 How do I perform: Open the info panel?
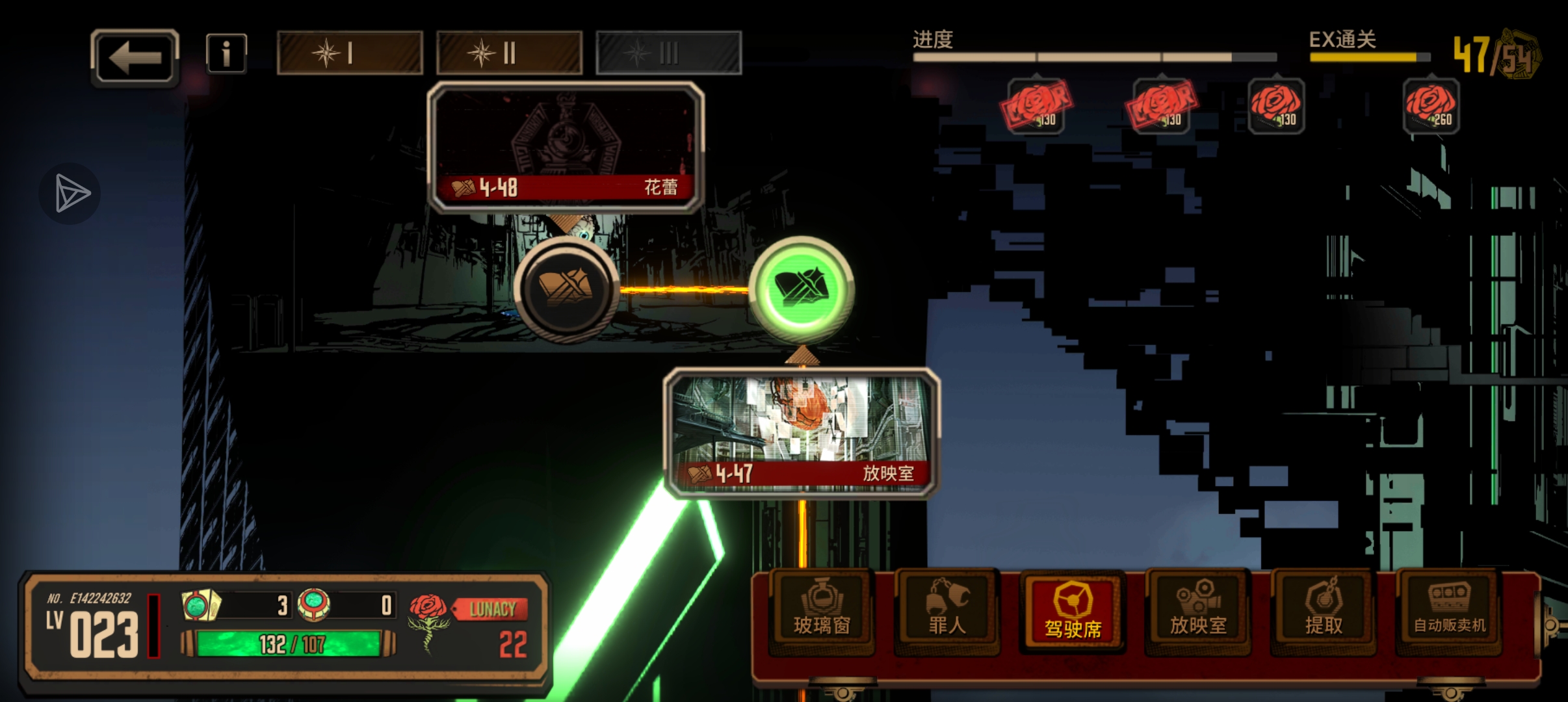226,53
